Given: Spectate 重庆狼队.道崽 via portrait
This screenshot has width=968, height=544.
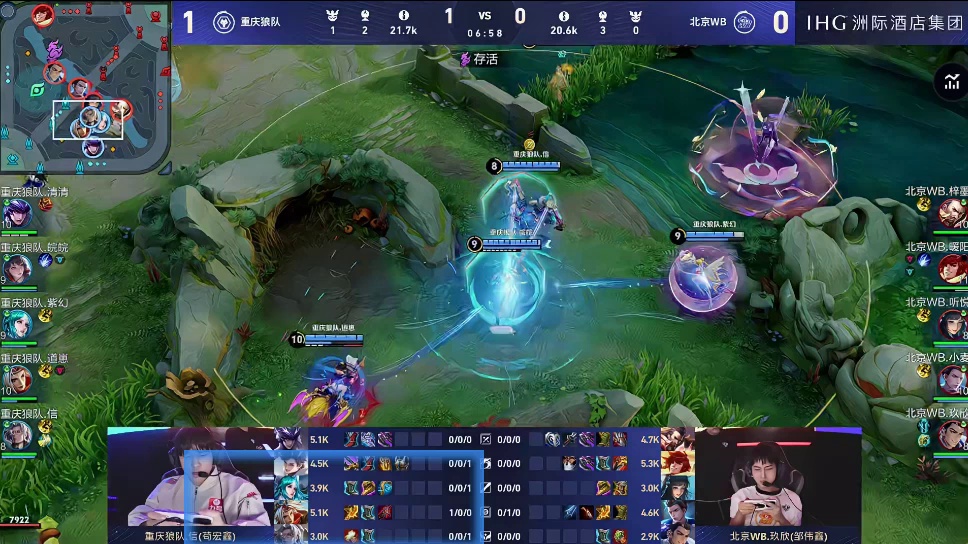Looking at the screenshot, I should click(x=17, y=379).
